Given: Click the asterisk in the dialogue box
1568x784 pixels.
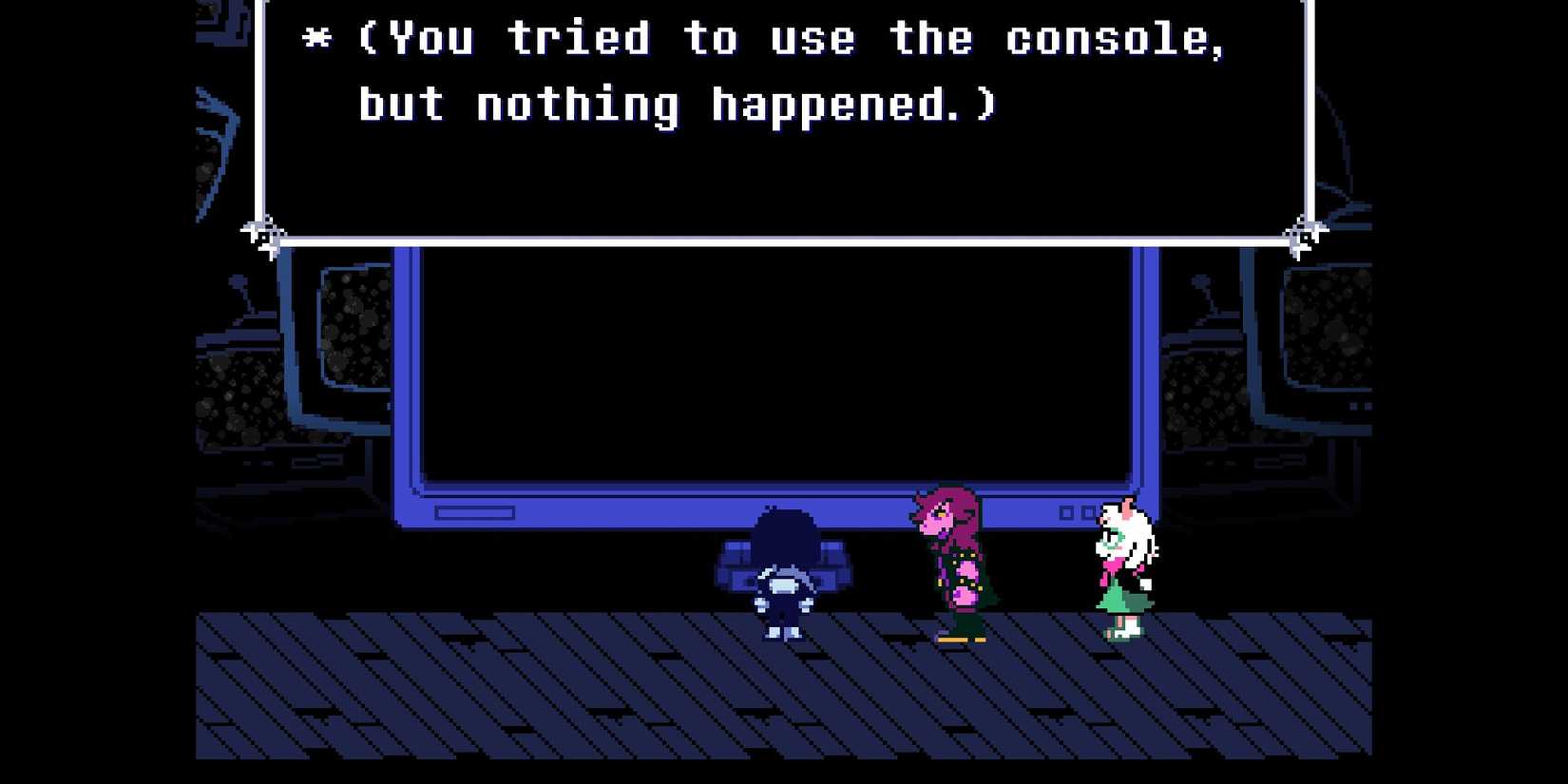Looking at the screenshot, I should (x=316, y=38).
